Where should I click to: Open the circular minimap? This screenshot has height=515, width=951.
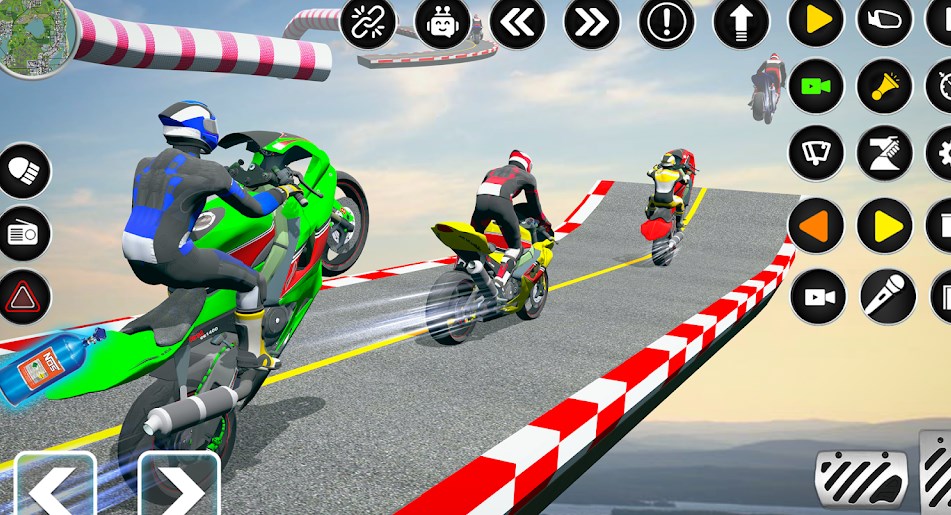36,36
